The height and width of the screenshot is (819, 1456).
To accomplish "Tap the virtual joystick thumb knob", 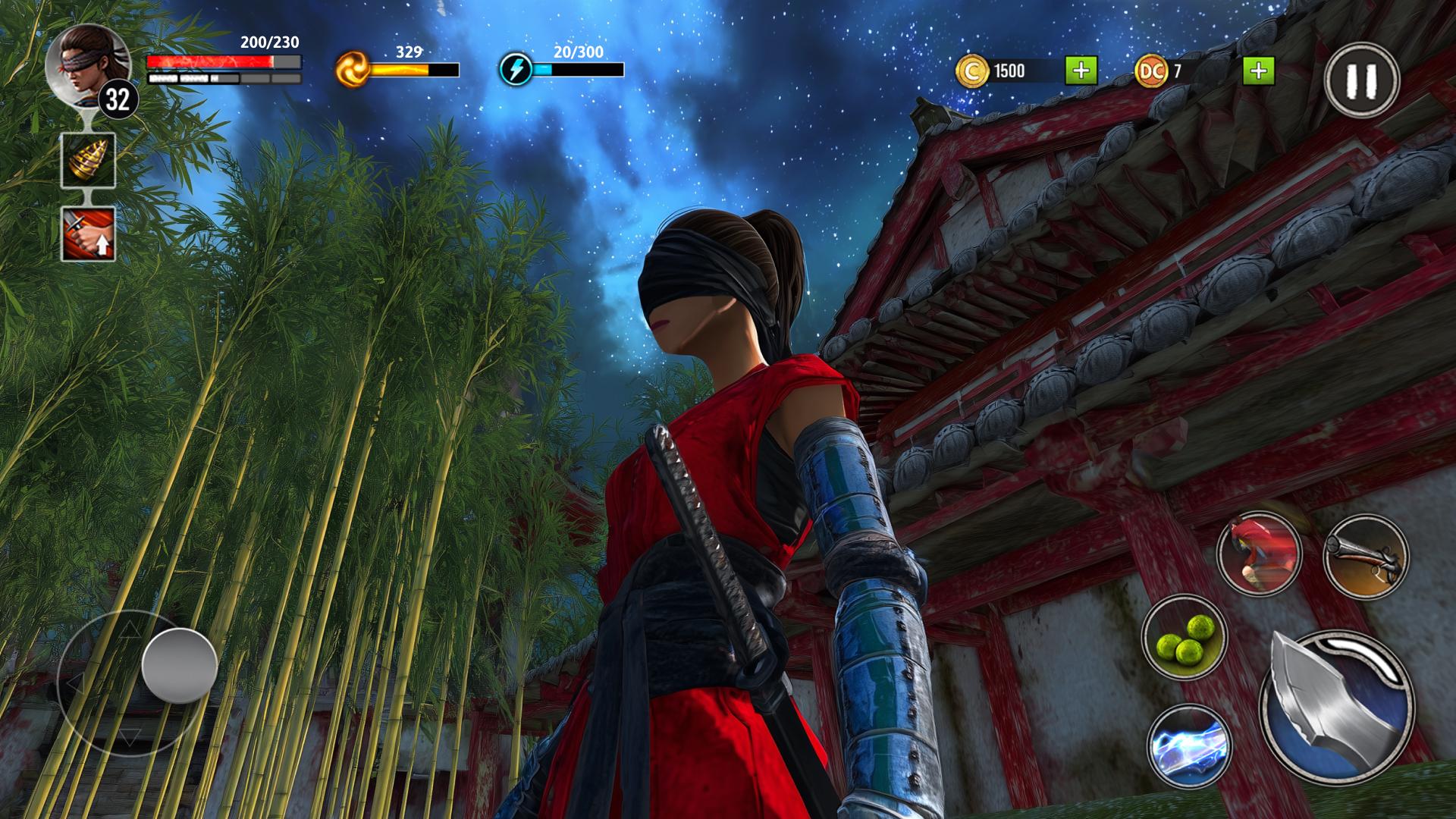I will 180,665.
